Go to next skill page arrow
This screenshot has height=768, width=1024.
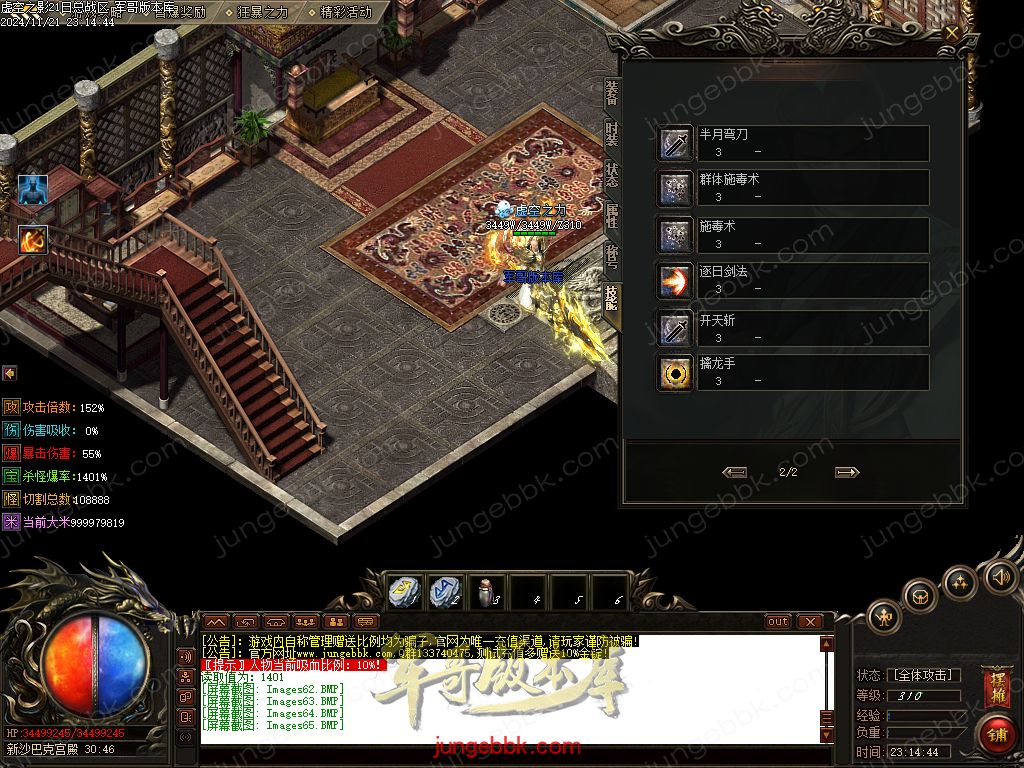pos(847,472)
